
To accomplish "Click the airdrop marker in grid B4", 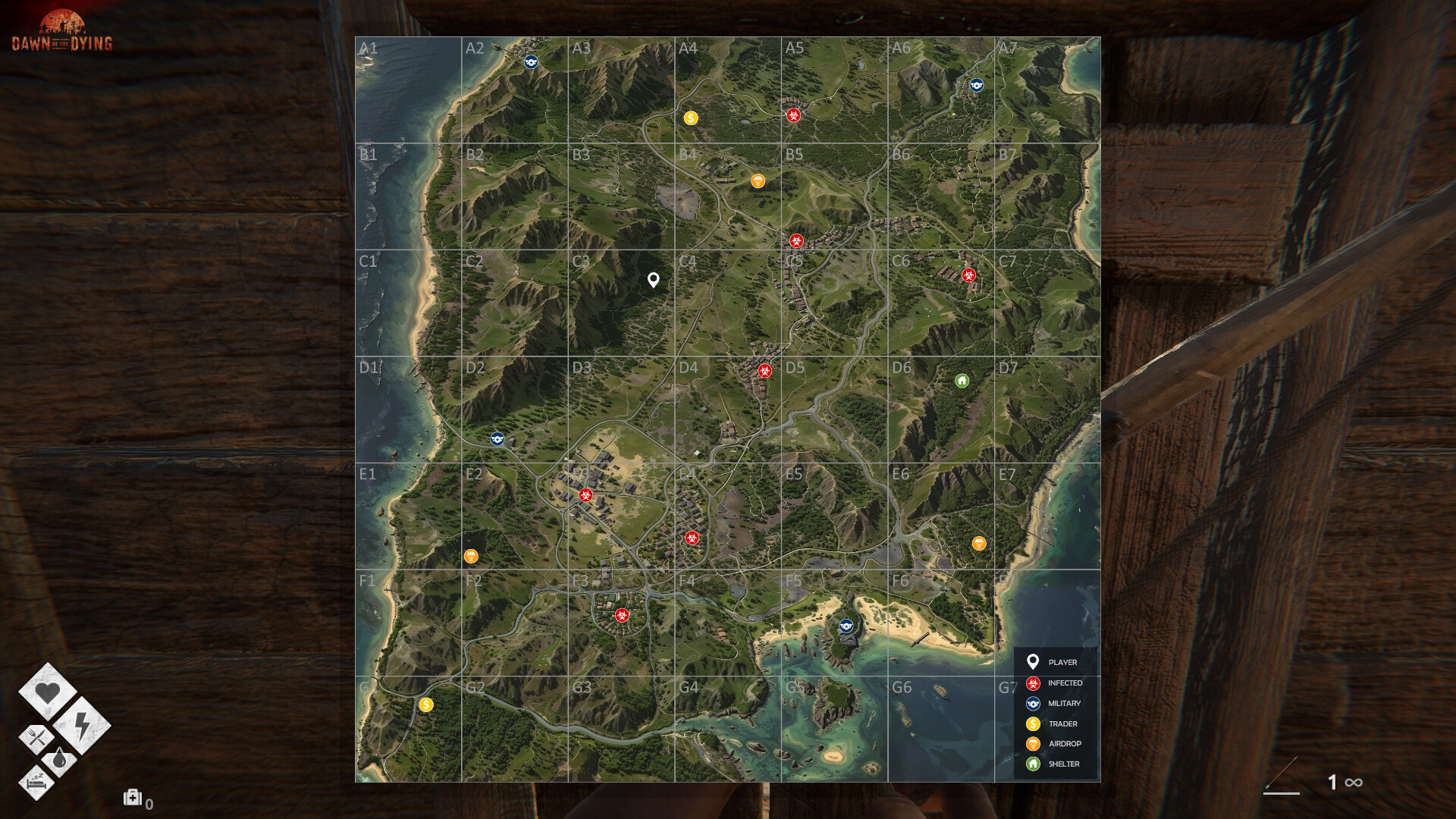I will pos(758,180).
